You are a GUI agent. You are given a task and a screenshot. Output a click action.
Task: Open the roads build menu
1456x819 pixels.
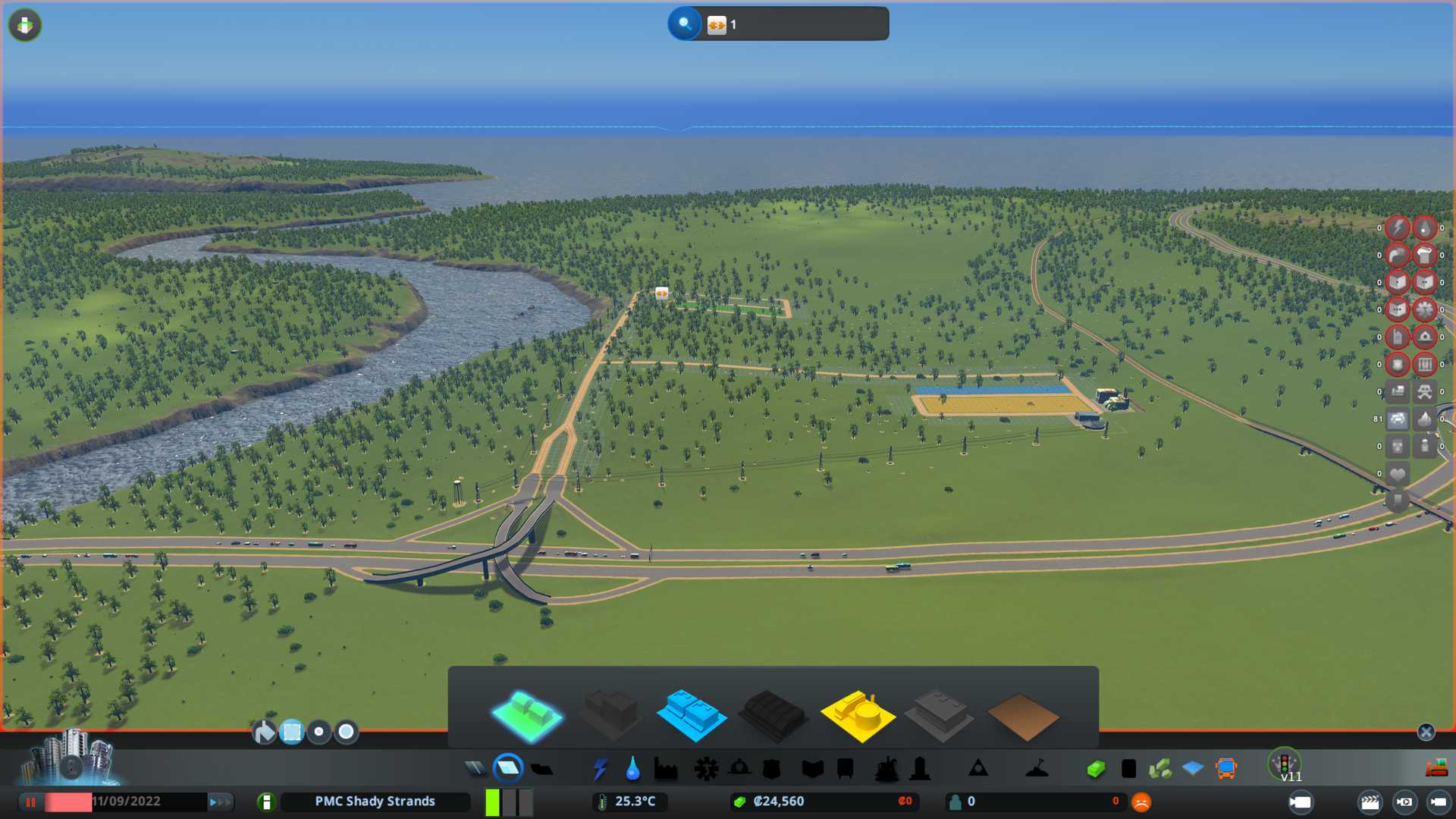click(x=475, y=769)
